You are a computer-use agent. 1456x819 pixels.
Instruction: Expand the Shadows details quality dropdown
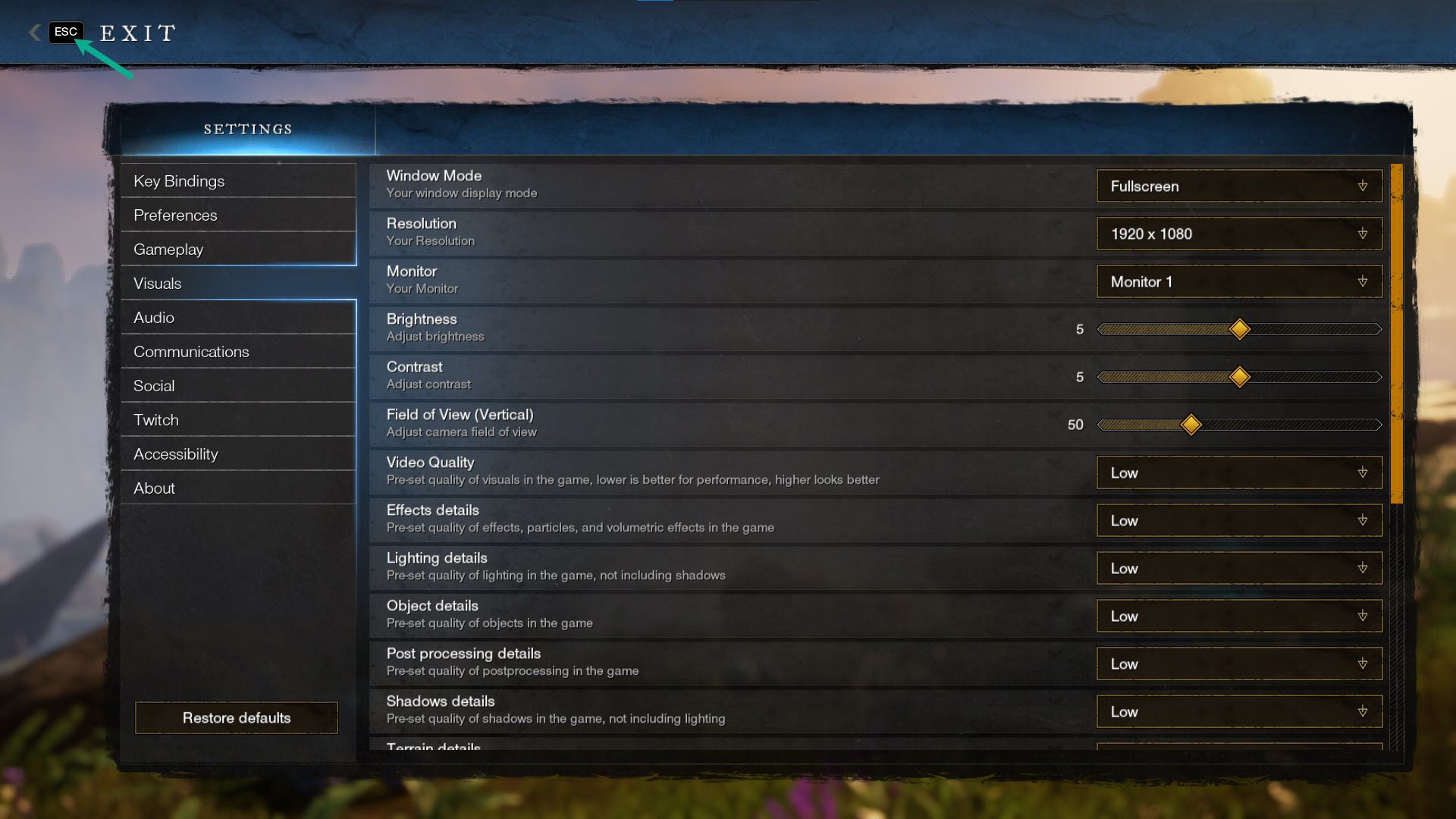coord(1238,711)
